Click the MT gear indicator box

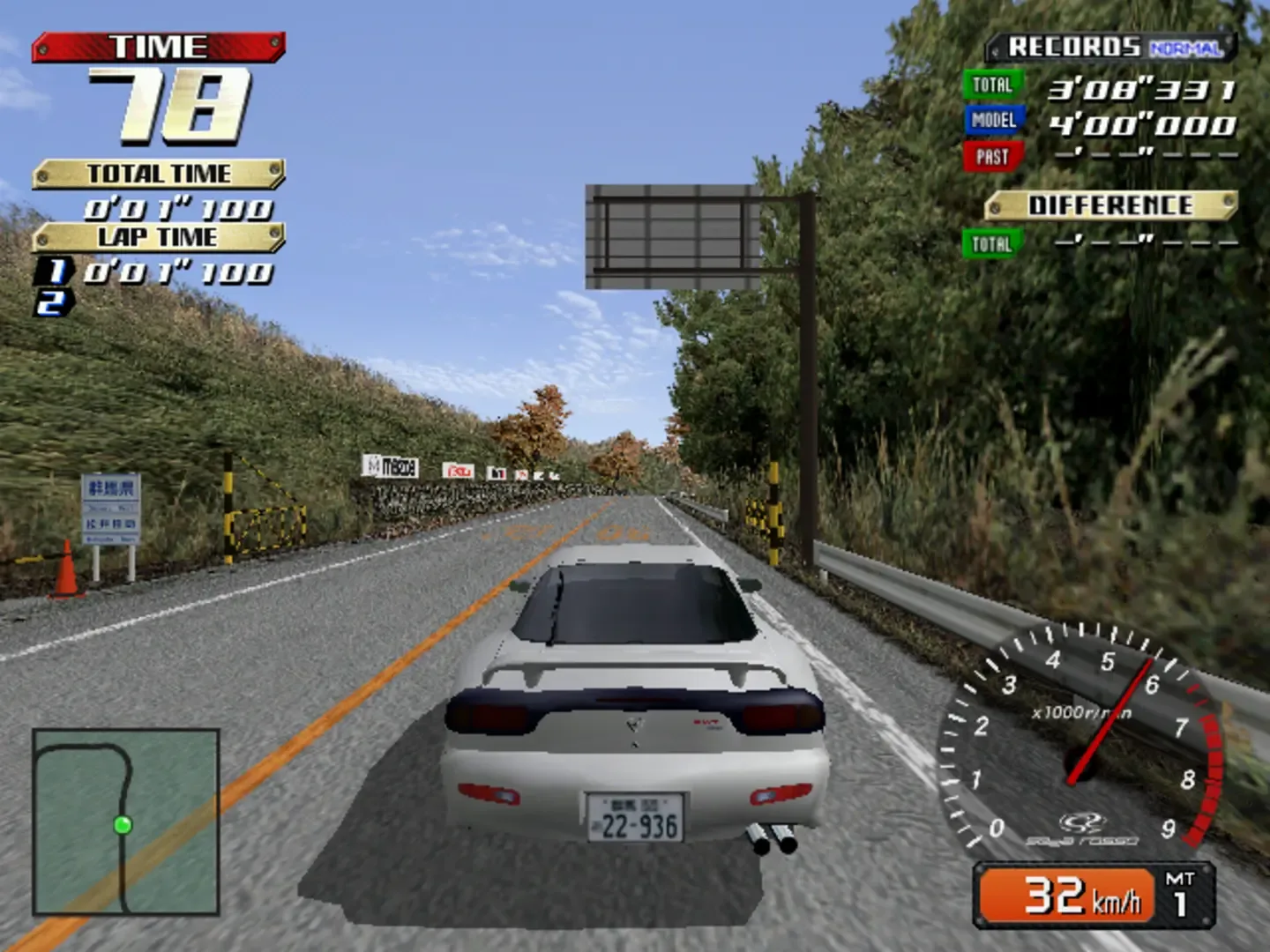[x=1180, y=897]
